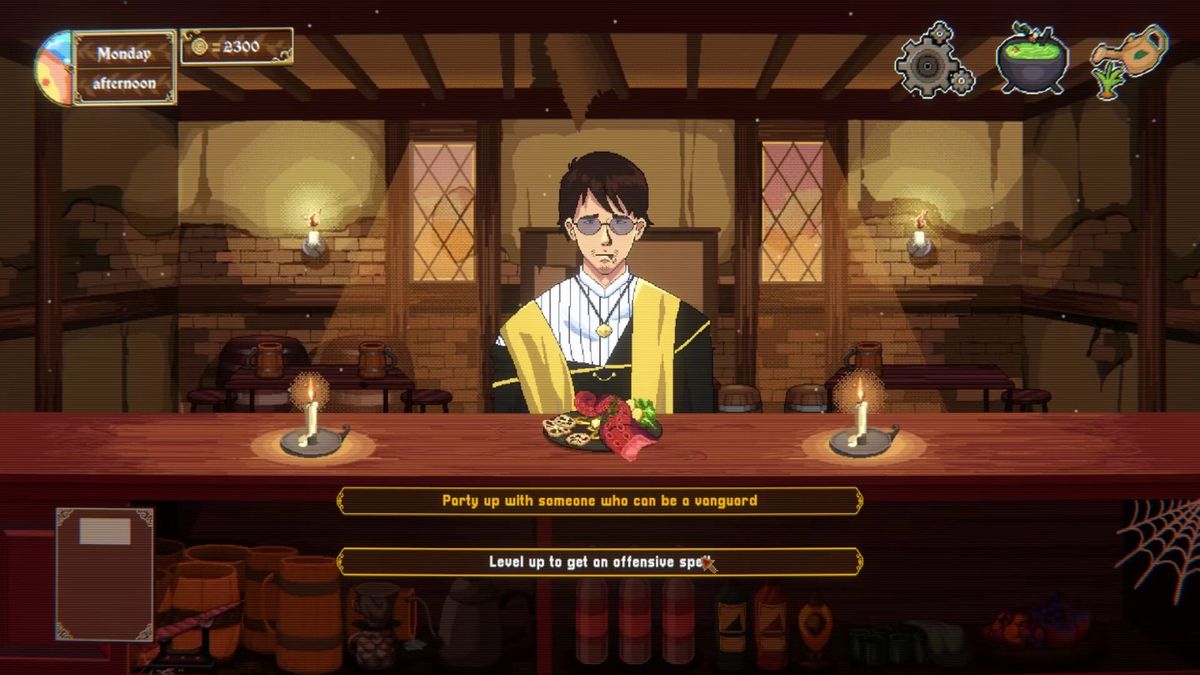Viewport: 1200px width, 675px height.
Task: Choose "Party up with someone who can be a vanguard"
Action: click(x=600, y=500)
